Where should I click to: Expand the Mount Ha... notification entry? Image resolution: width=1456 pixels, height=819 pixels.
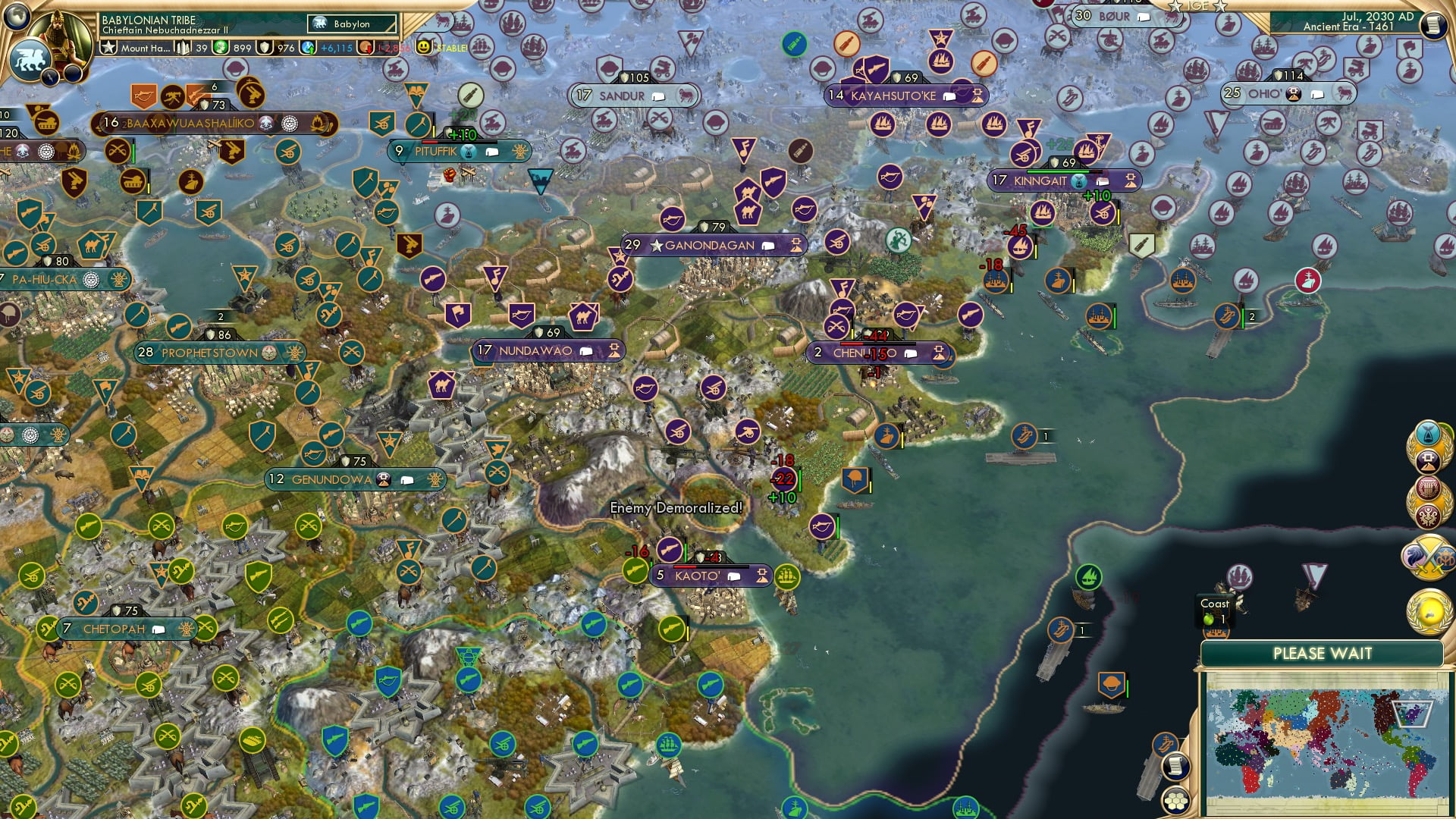(146, 48)
